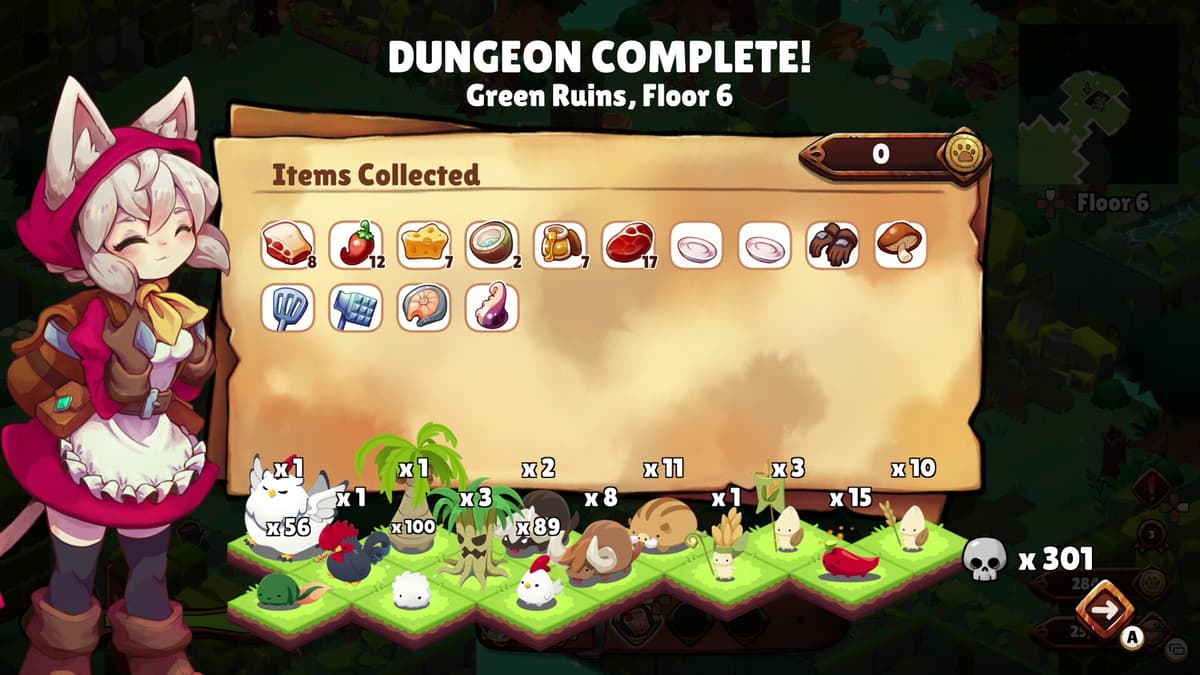The image size is (1200, 675).
Task: Select the blue spatula item
Action: (288, 308)
